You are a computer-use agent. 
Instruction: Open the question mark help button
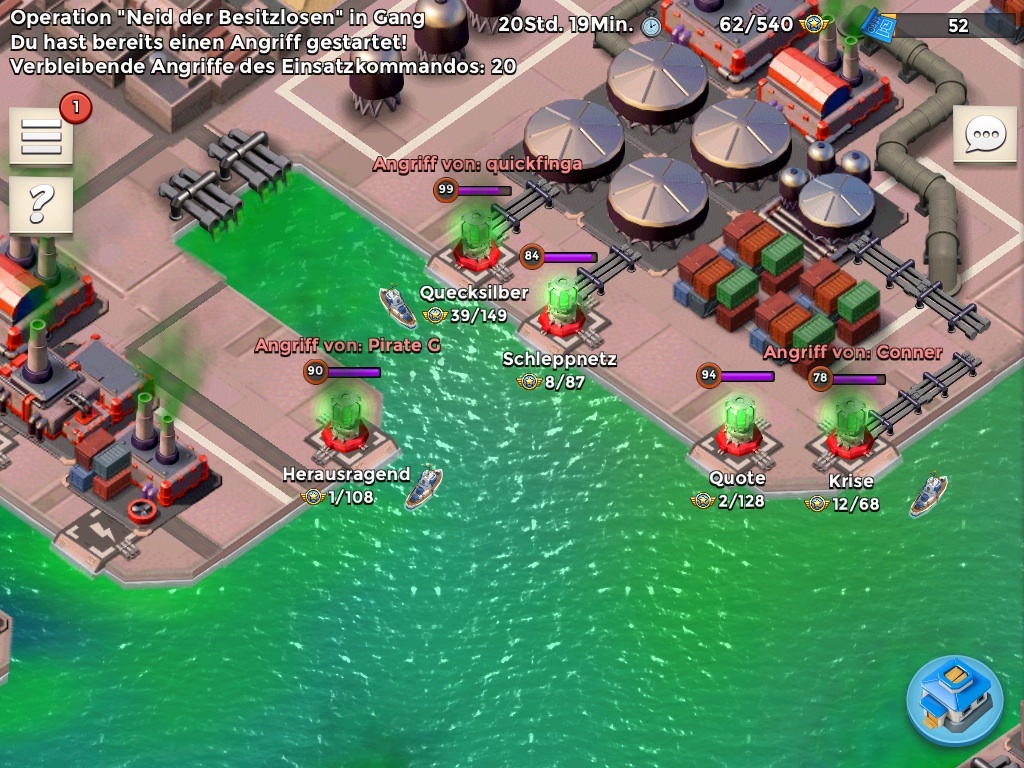click(41, 204)
